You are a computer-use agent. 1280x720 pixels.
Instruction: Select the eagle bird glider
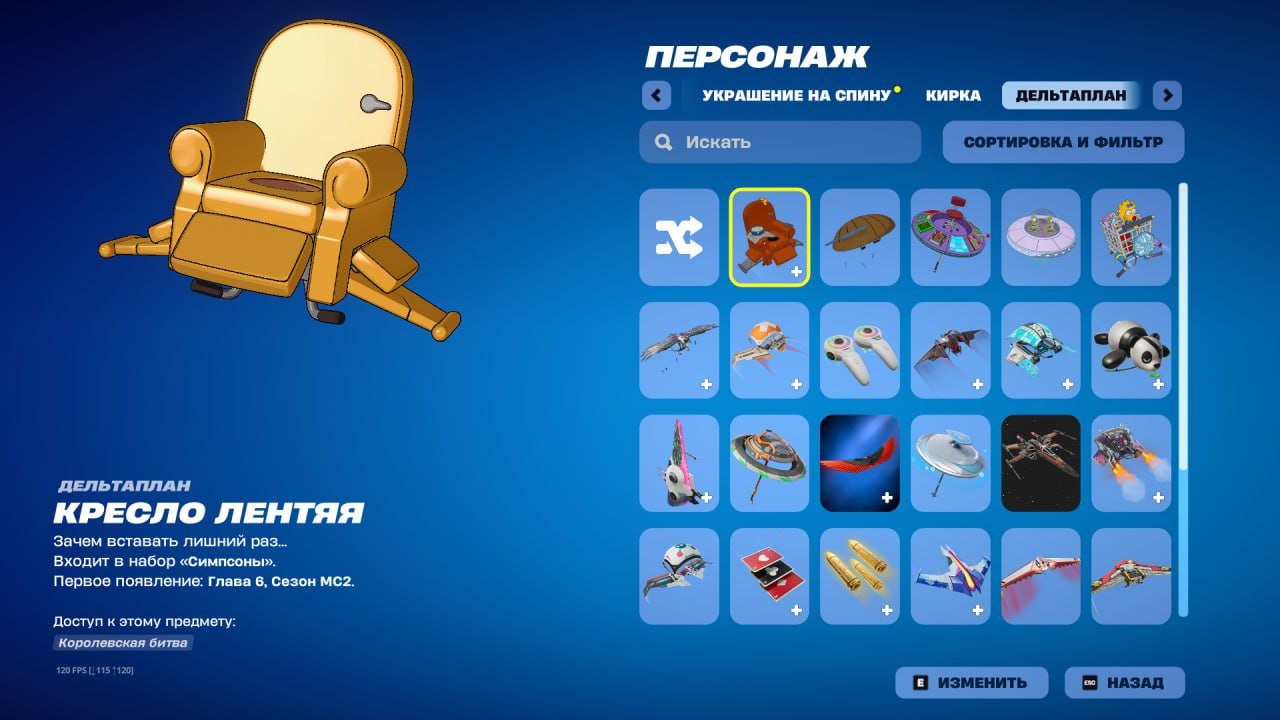point(678,351)
